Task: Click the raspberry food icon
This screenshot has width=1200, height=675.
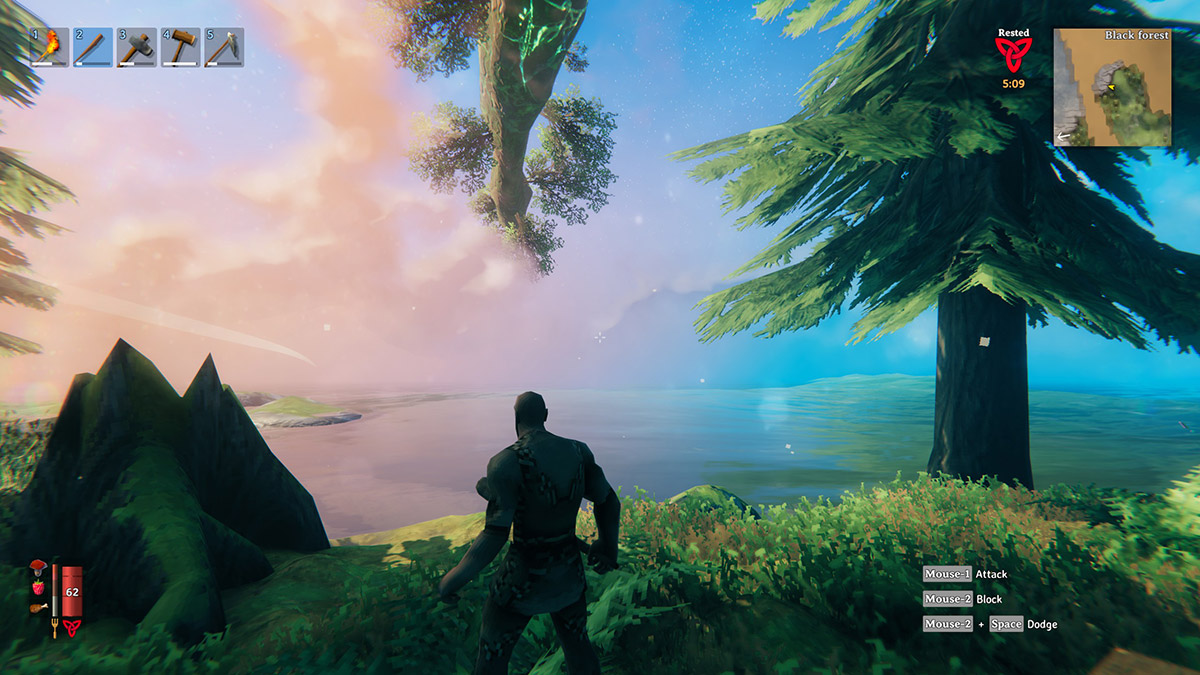Action: coord(38,585)
